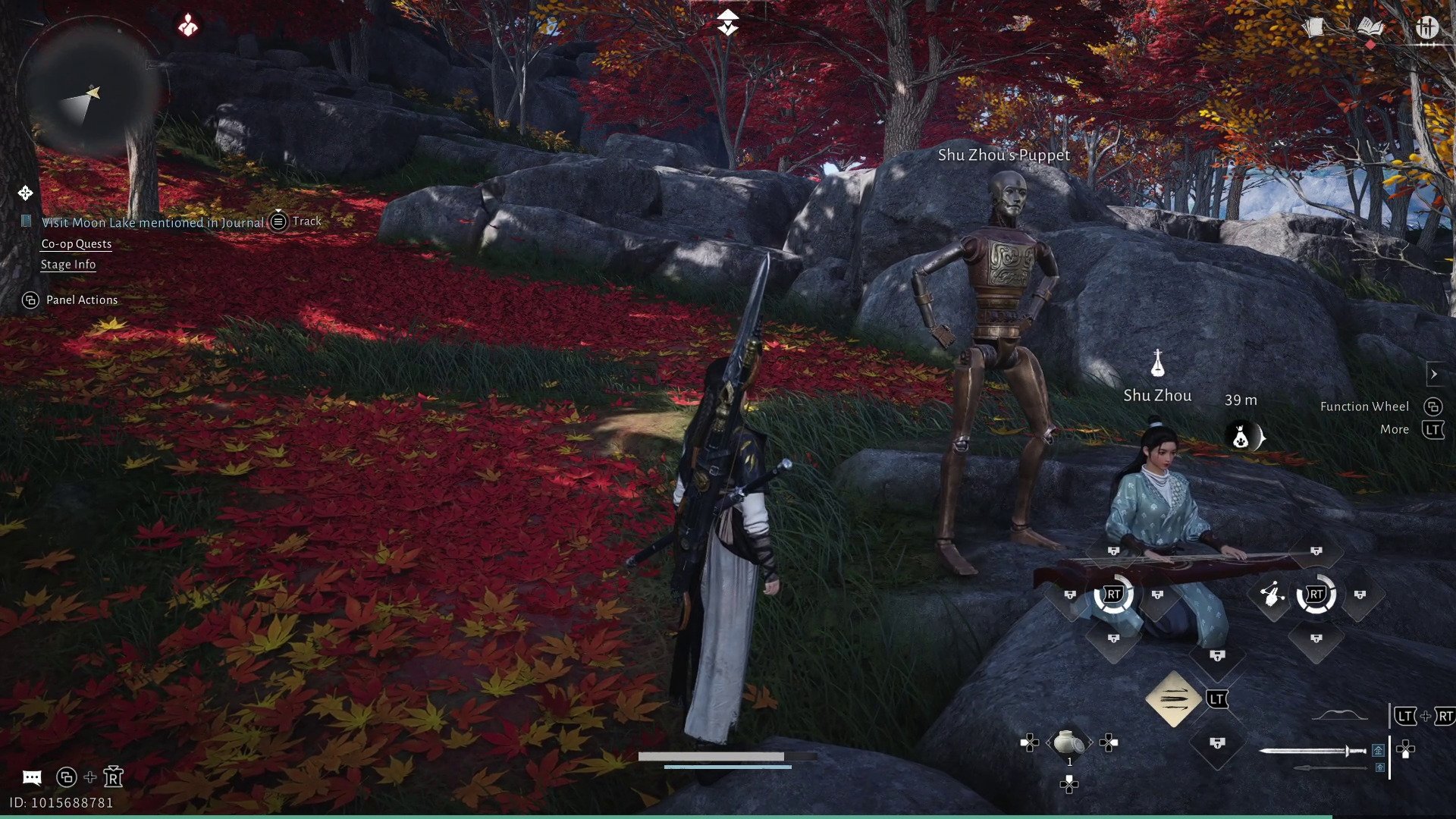
Task: Open the open-book journal icon
Action: click(1370, 28)
